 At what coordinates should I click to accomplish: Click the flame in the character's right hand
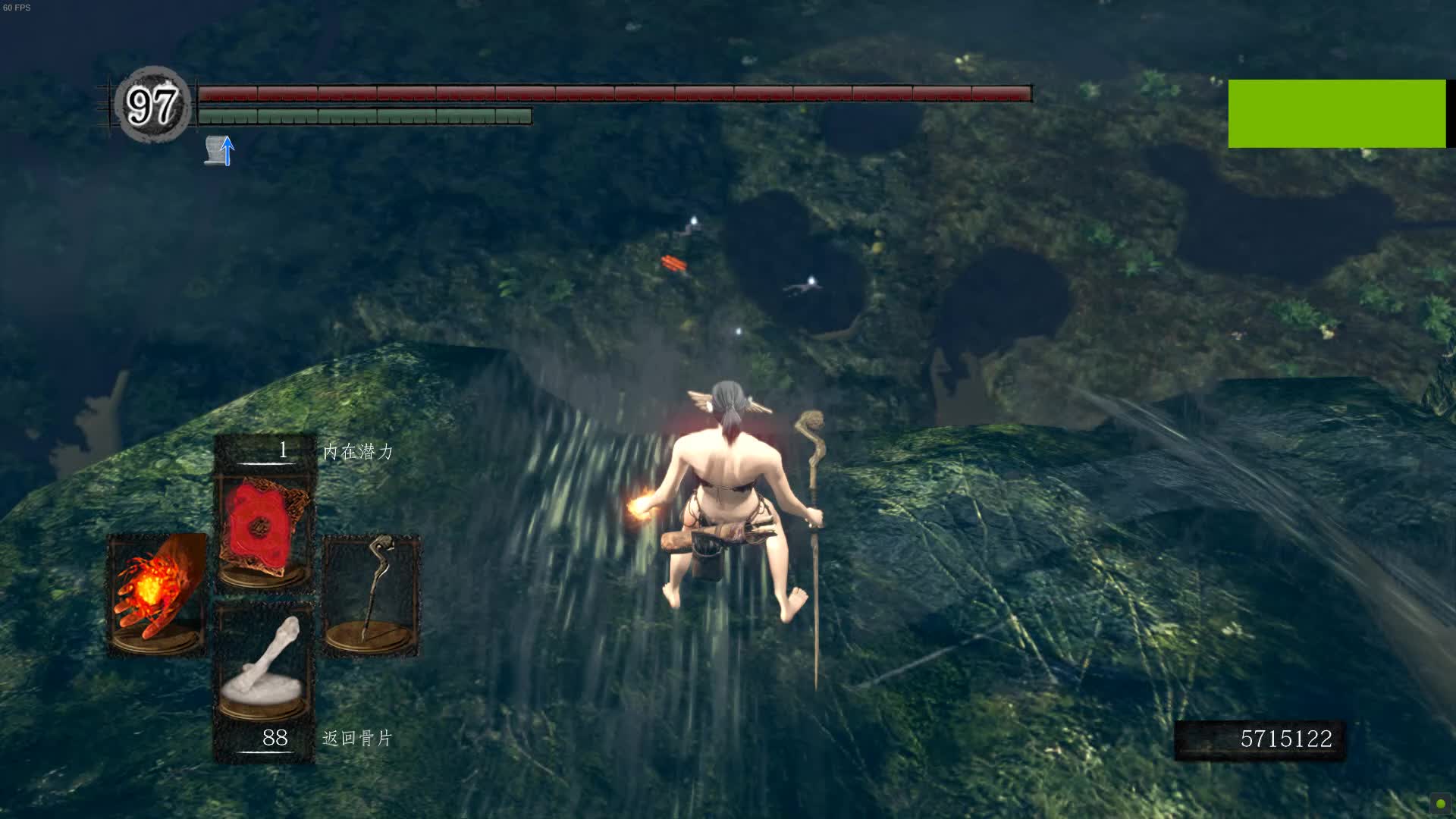coord(639,505)
